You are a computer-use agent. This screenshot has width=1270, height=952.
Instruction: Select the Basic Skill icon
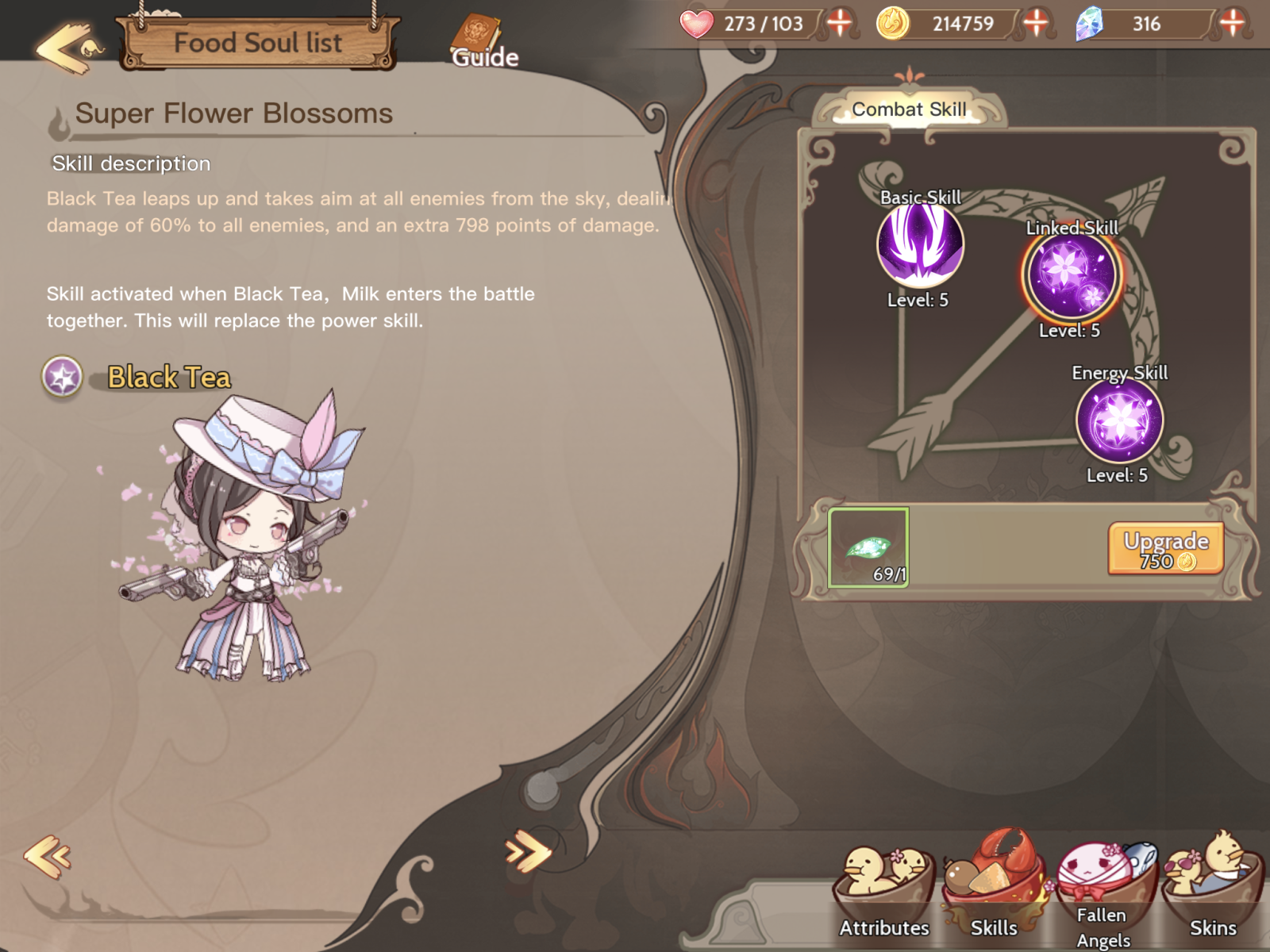[920, 245]
